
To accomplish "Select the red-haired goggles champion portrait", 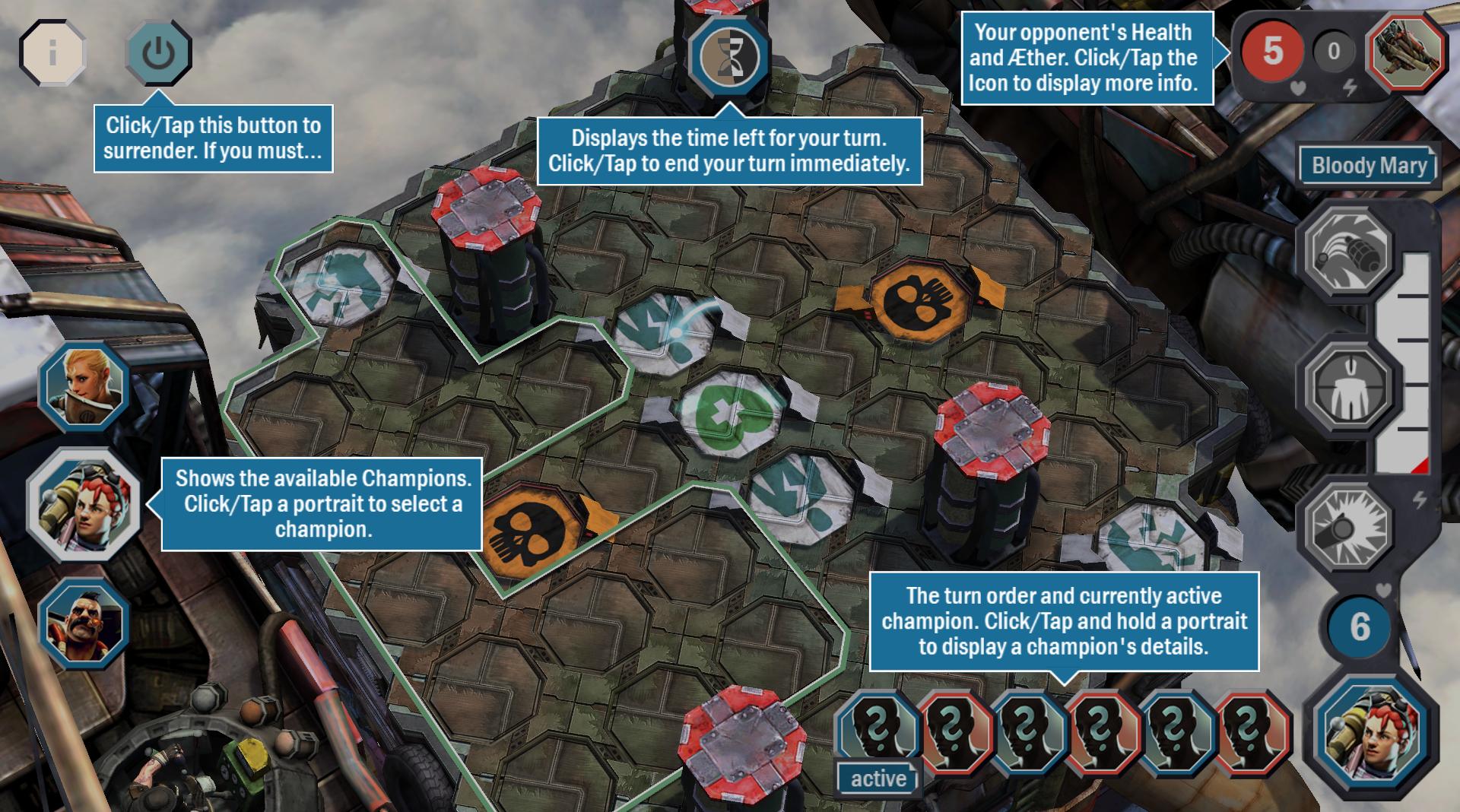I will (x=84, y=505).
